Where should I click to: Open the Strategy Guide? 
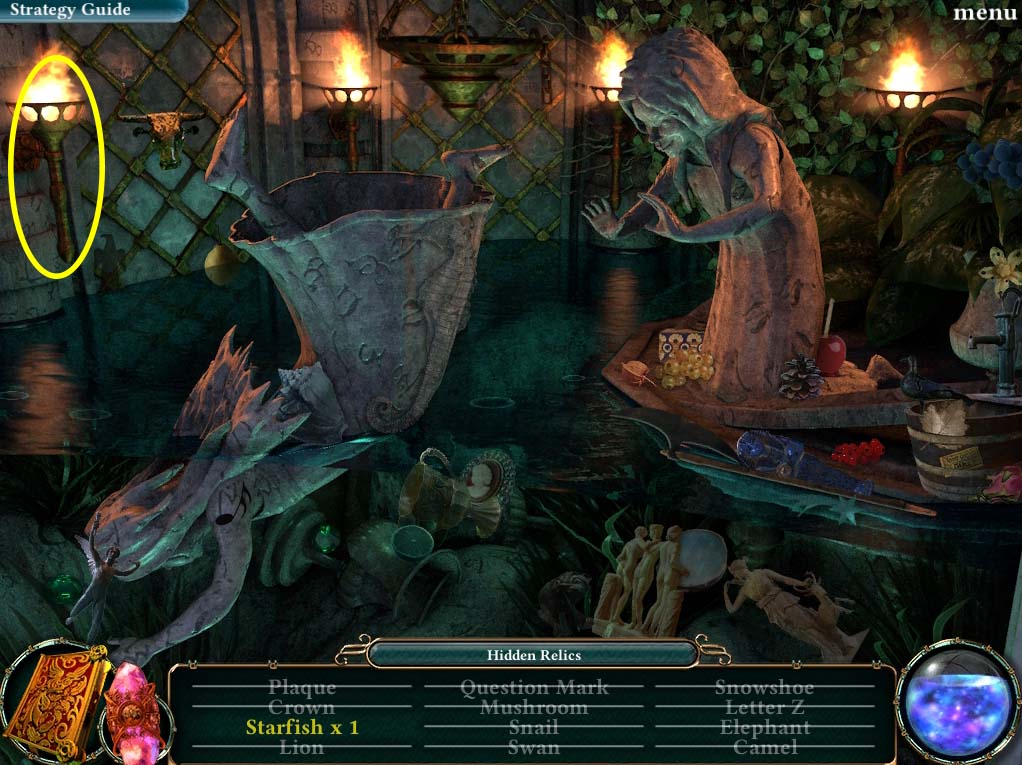[x=72, y=10]
